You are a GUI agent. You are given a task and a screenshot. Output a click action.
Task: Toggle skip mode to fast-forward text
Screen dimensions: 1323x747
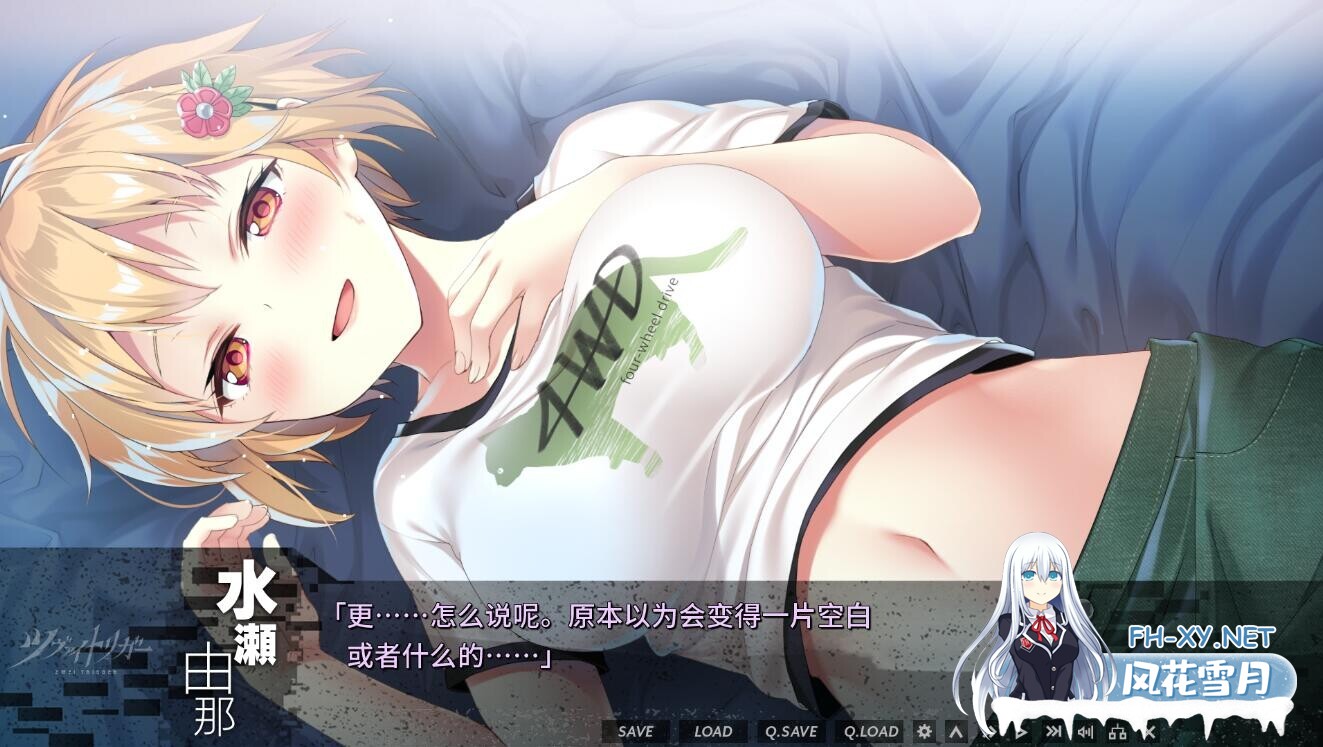[1054, 731]
